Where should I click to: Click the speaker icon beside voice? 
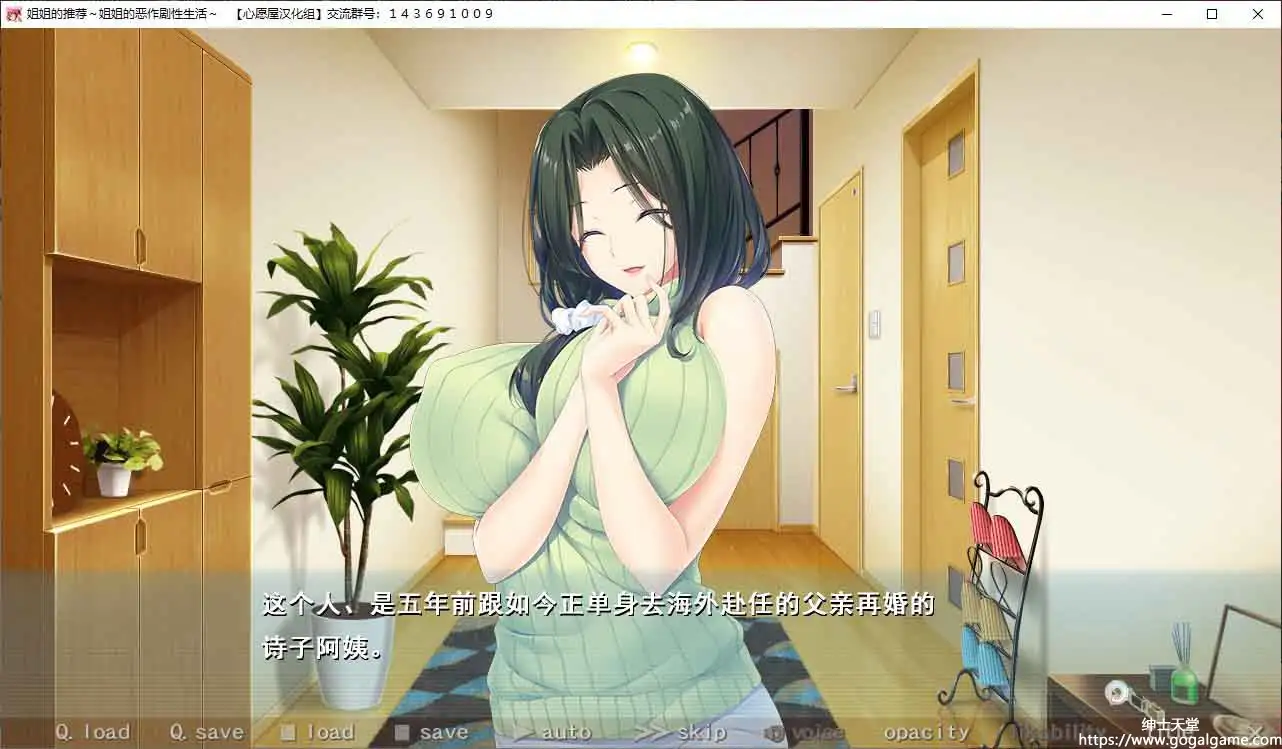coord(772,731)
